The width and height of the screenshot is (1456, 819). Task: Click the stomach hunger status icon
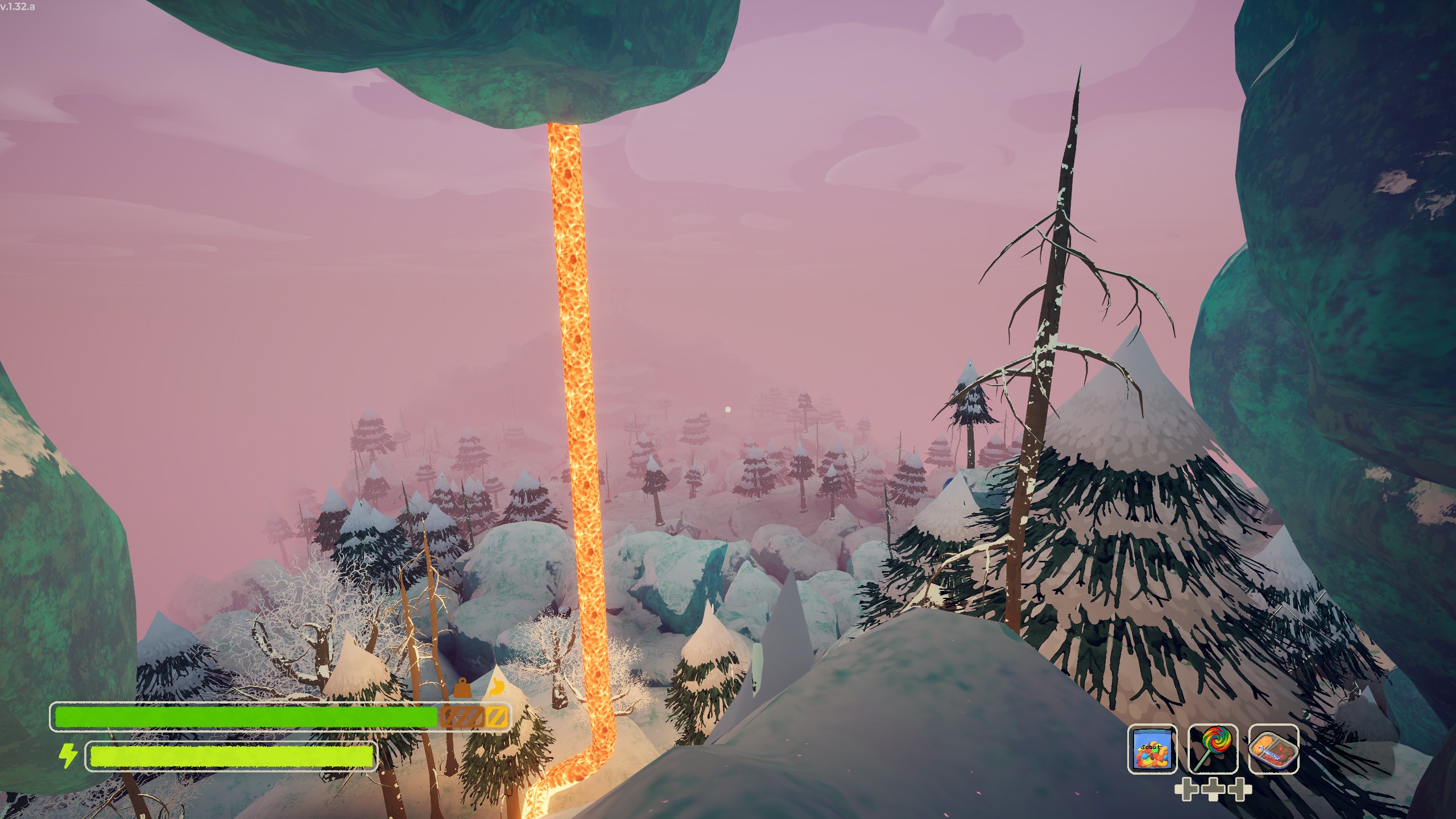(497, 688)
